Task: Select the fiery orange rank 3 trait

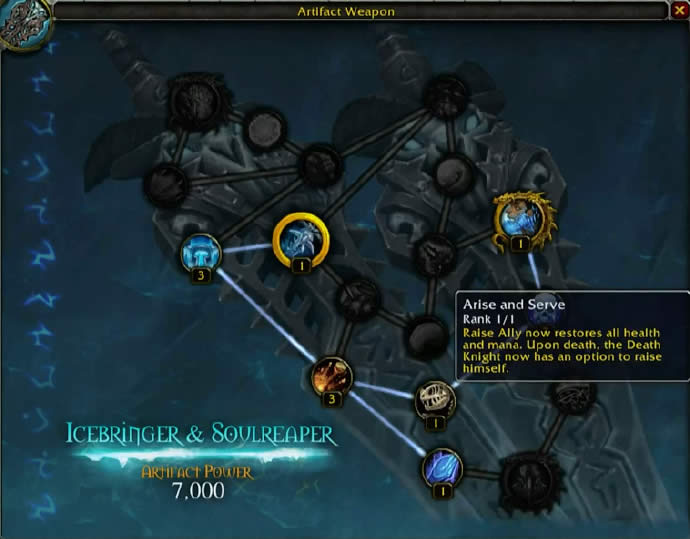Action: click(x=330, y=376)
